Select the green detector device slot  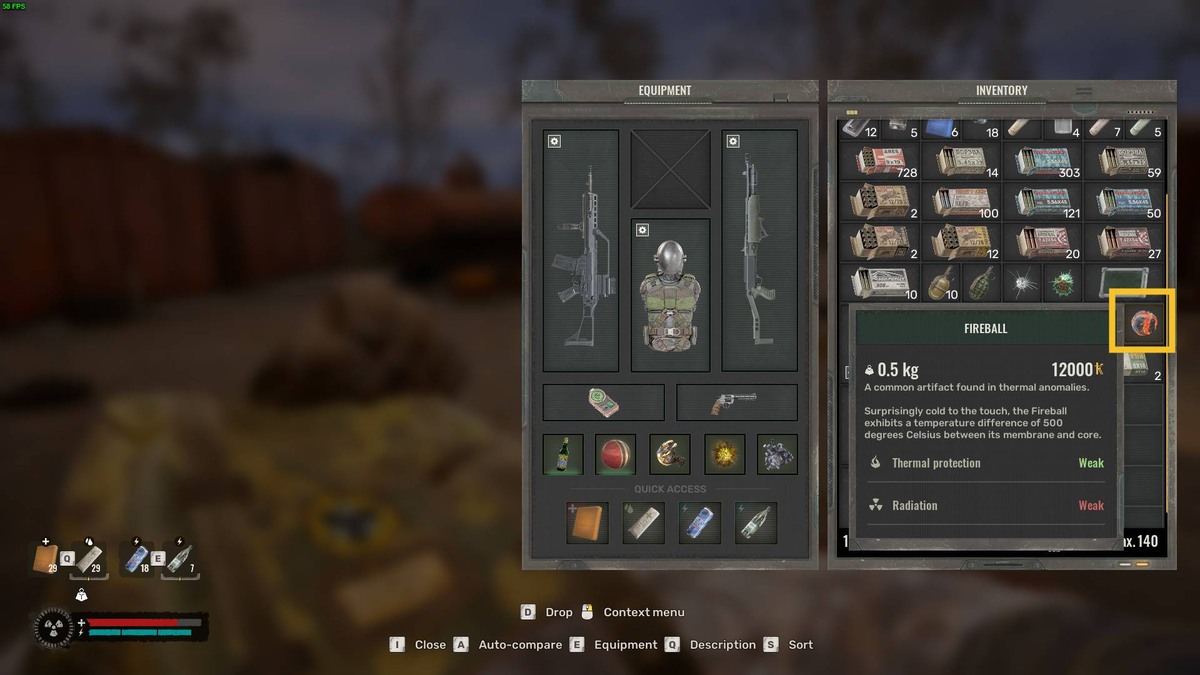[x=603, y=403]
